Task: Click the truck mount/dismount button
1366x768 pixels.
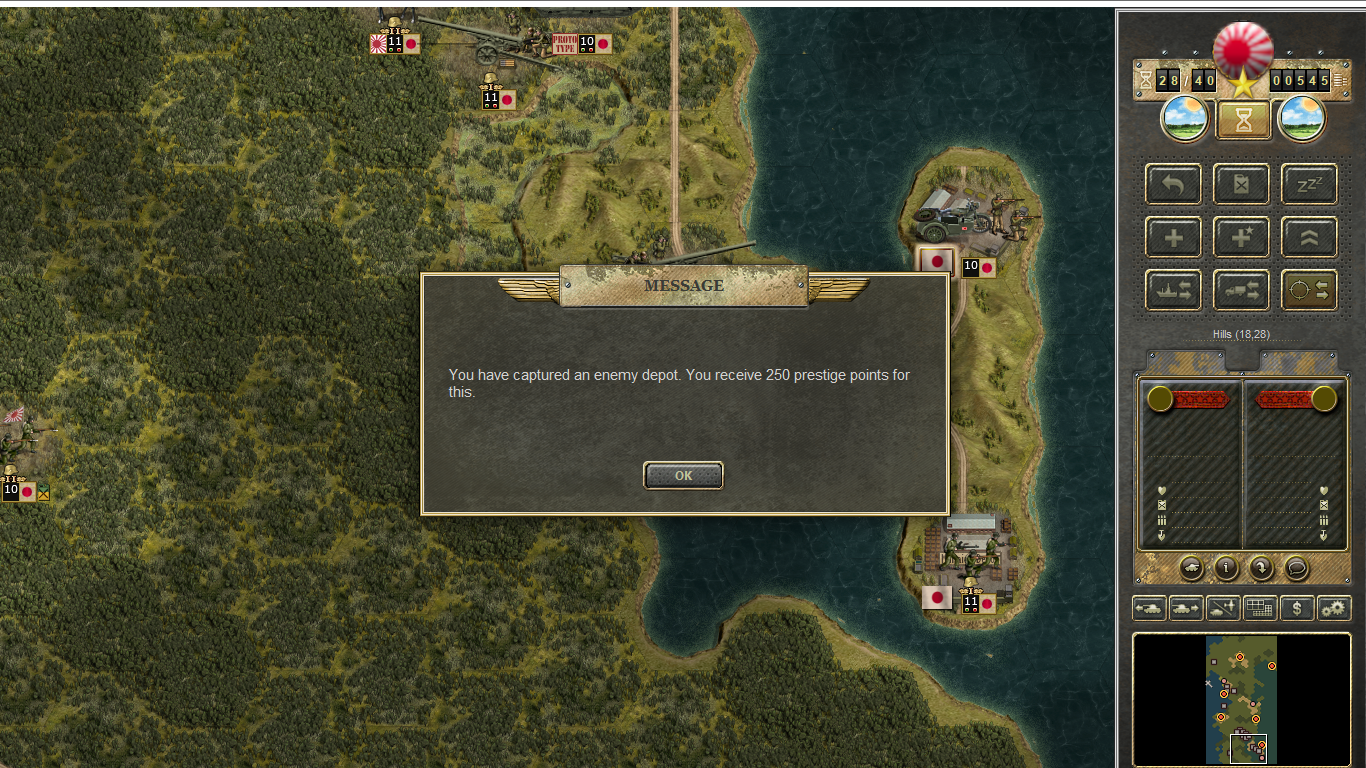Action: (x=1241, y=290)
